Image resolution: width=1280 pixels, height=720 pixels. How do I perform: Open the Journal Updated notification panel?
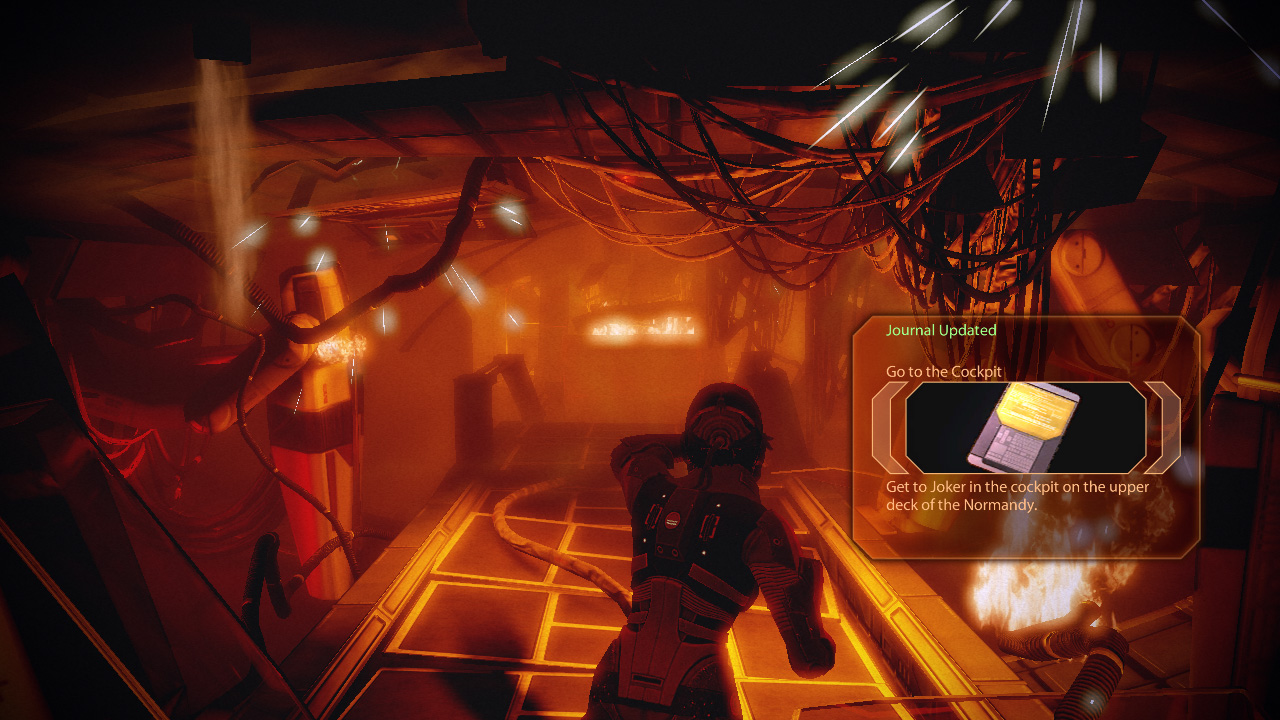click(940, 331)
